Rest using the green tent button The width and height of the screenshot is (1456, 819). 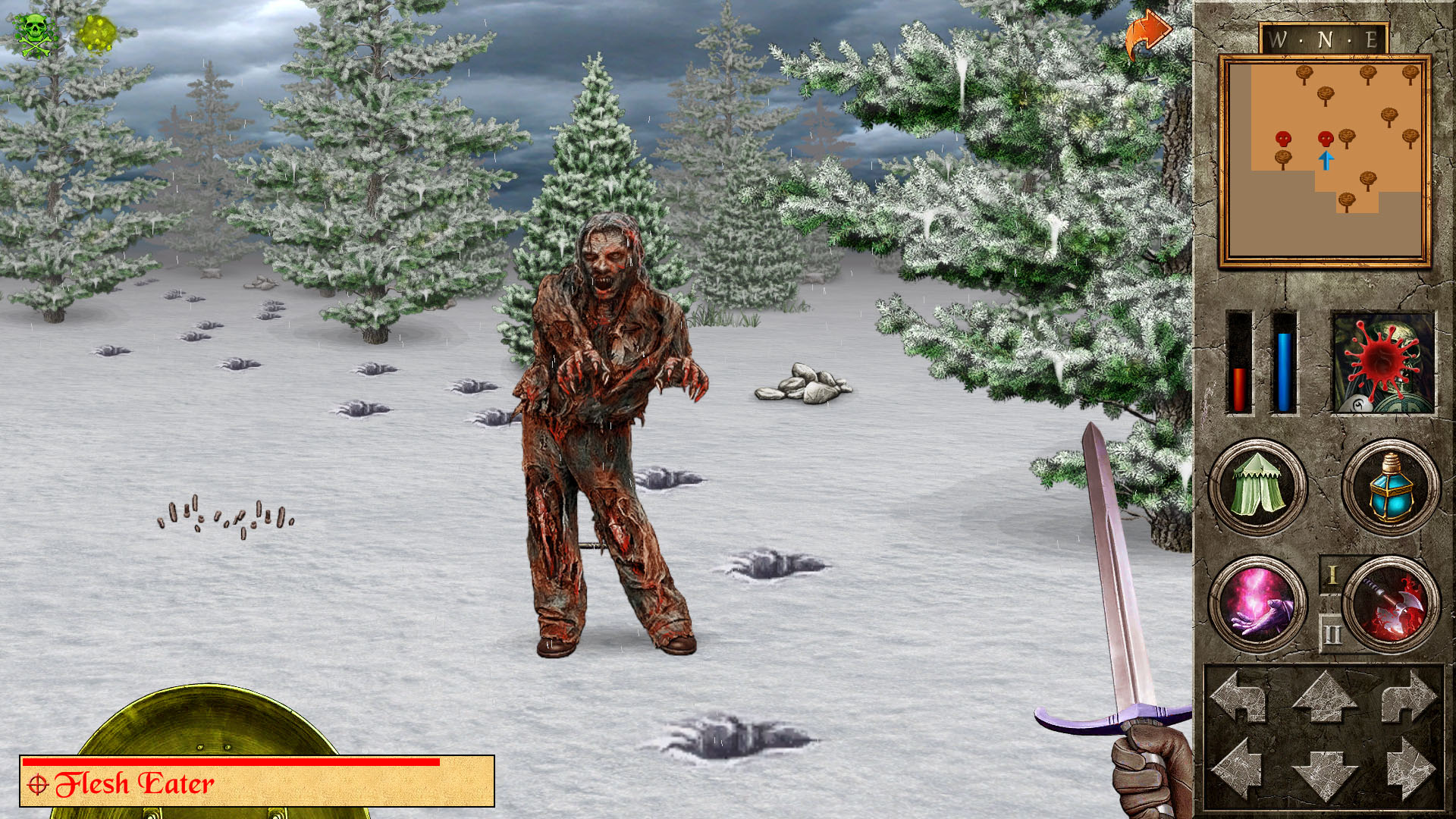click(1257, 487)
